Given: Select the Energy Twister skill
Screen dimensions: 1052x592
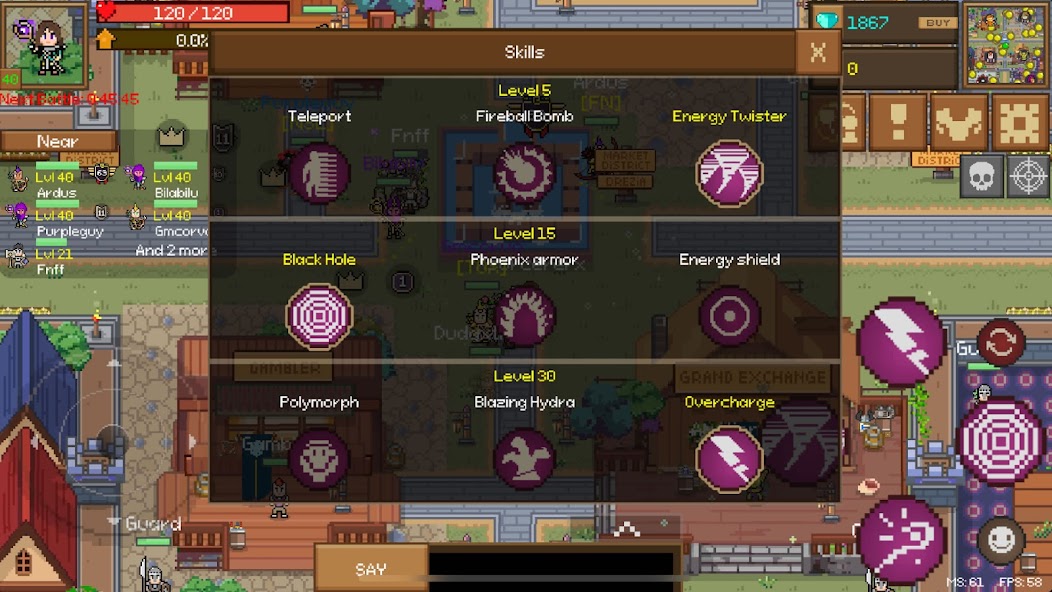Looking at the screenshot, I should click(729, 173).
